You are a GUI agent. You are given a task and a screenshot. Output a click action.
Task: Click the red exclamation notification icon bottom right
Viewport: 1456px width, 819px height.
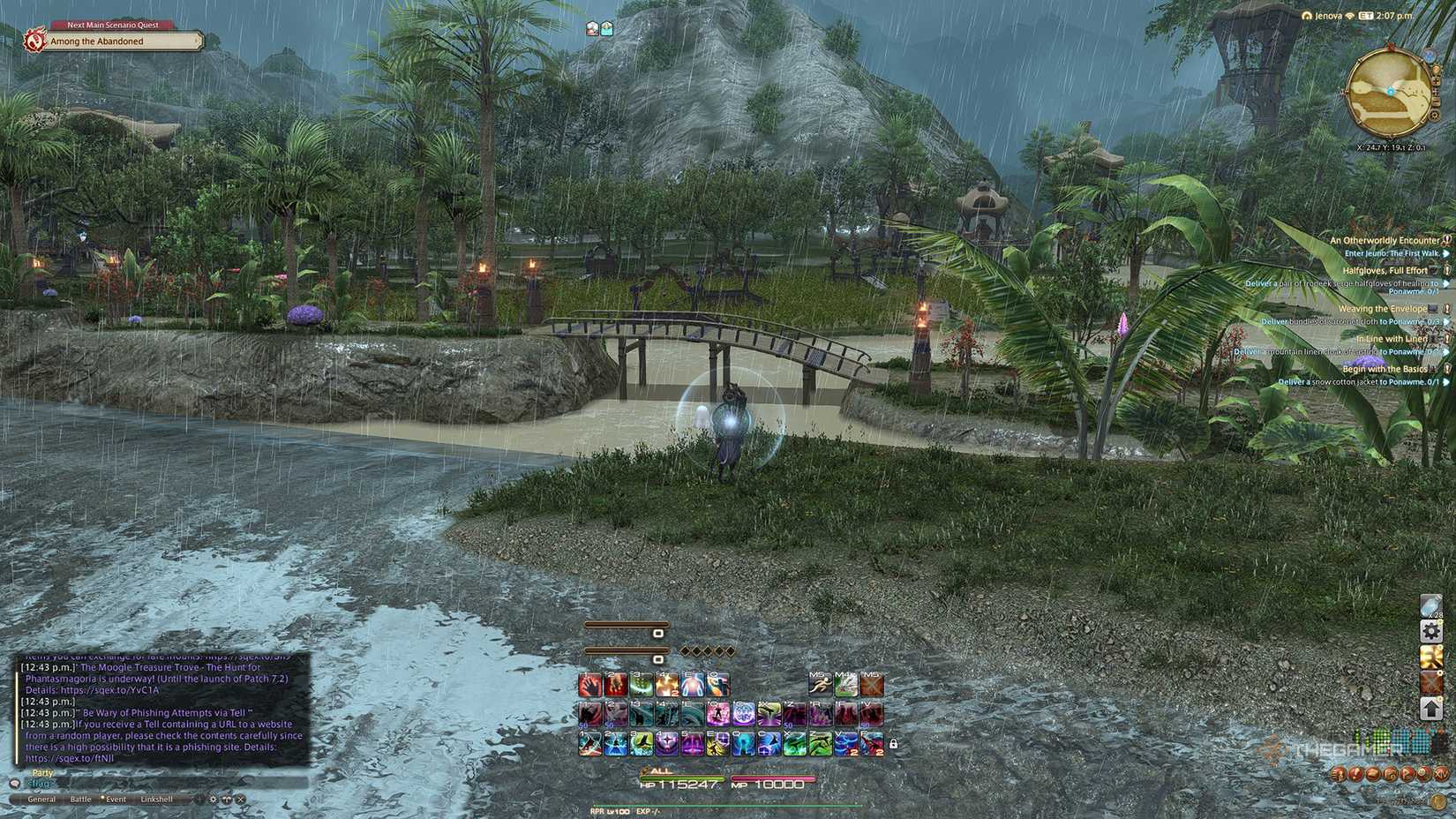1355,775
